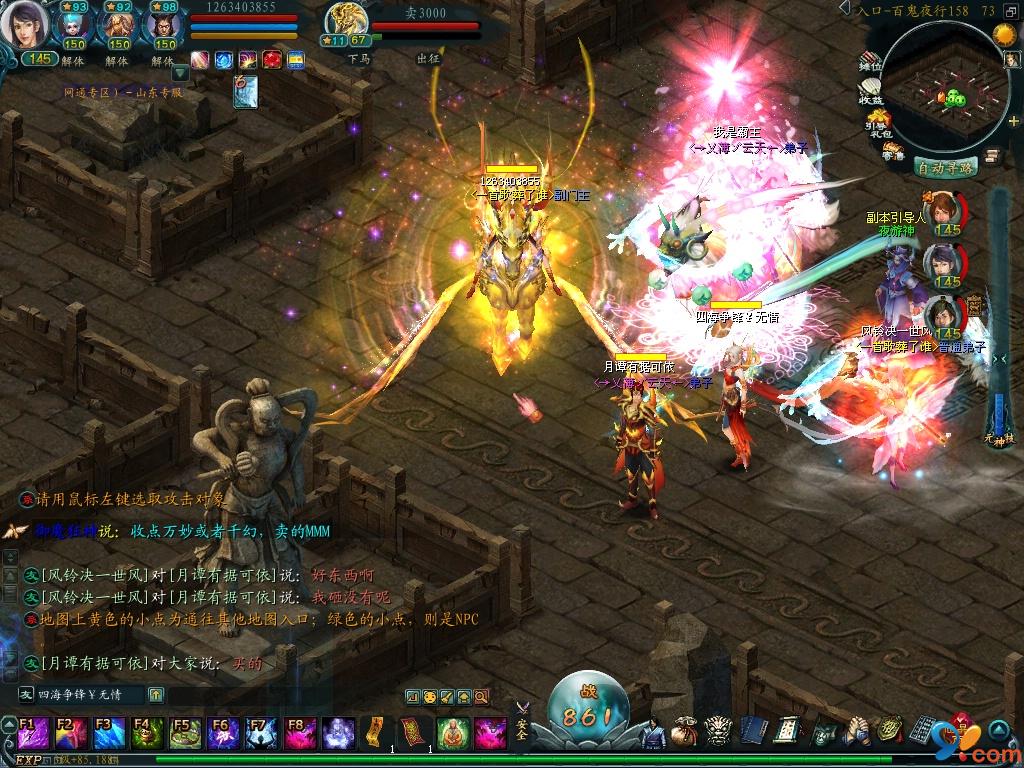Open the bag via the money pouch icon
1024x768 pixels.
(x=685, y=732)
